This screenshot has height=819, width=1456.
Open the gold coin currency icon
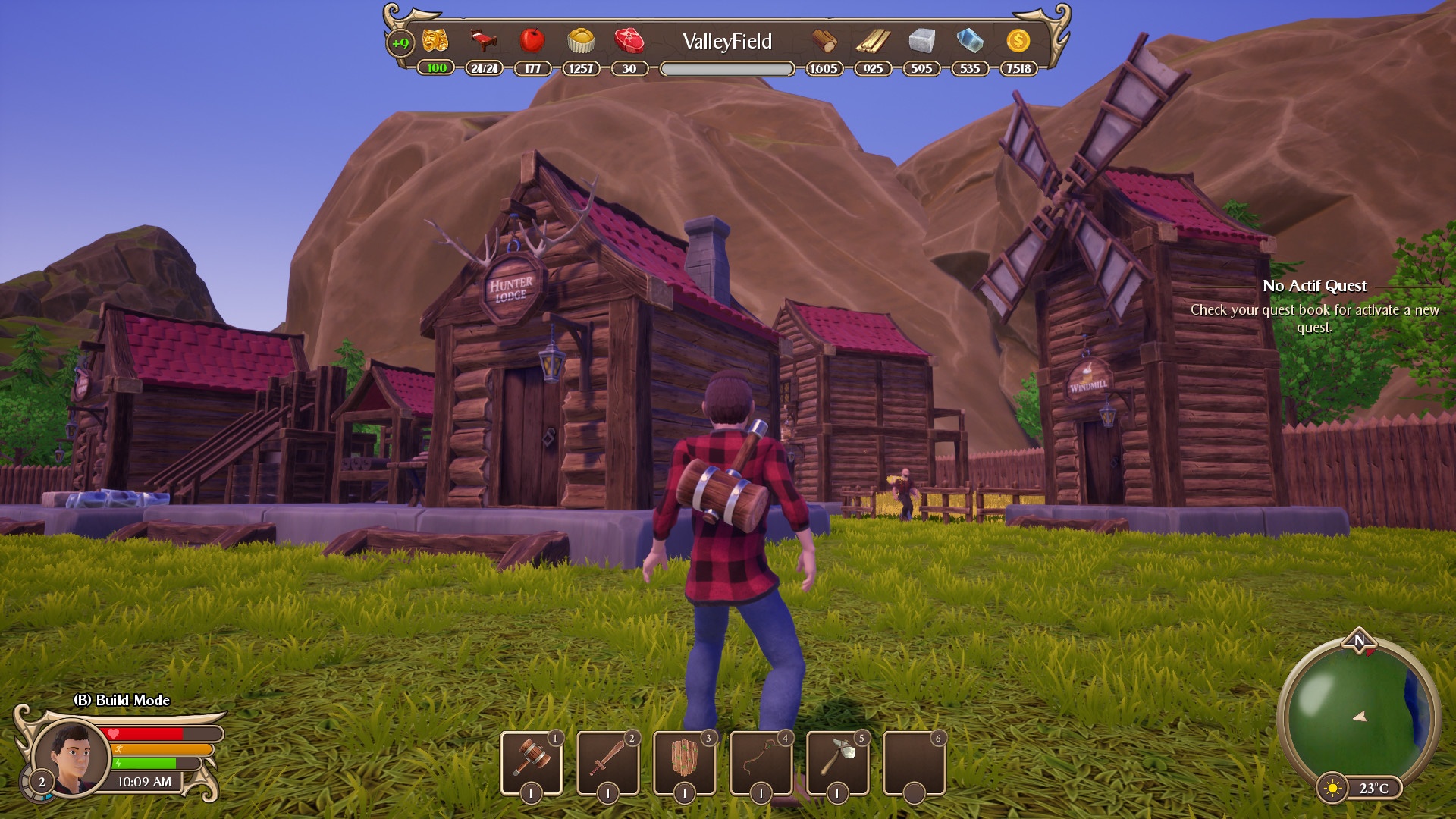coord(1018,40)
